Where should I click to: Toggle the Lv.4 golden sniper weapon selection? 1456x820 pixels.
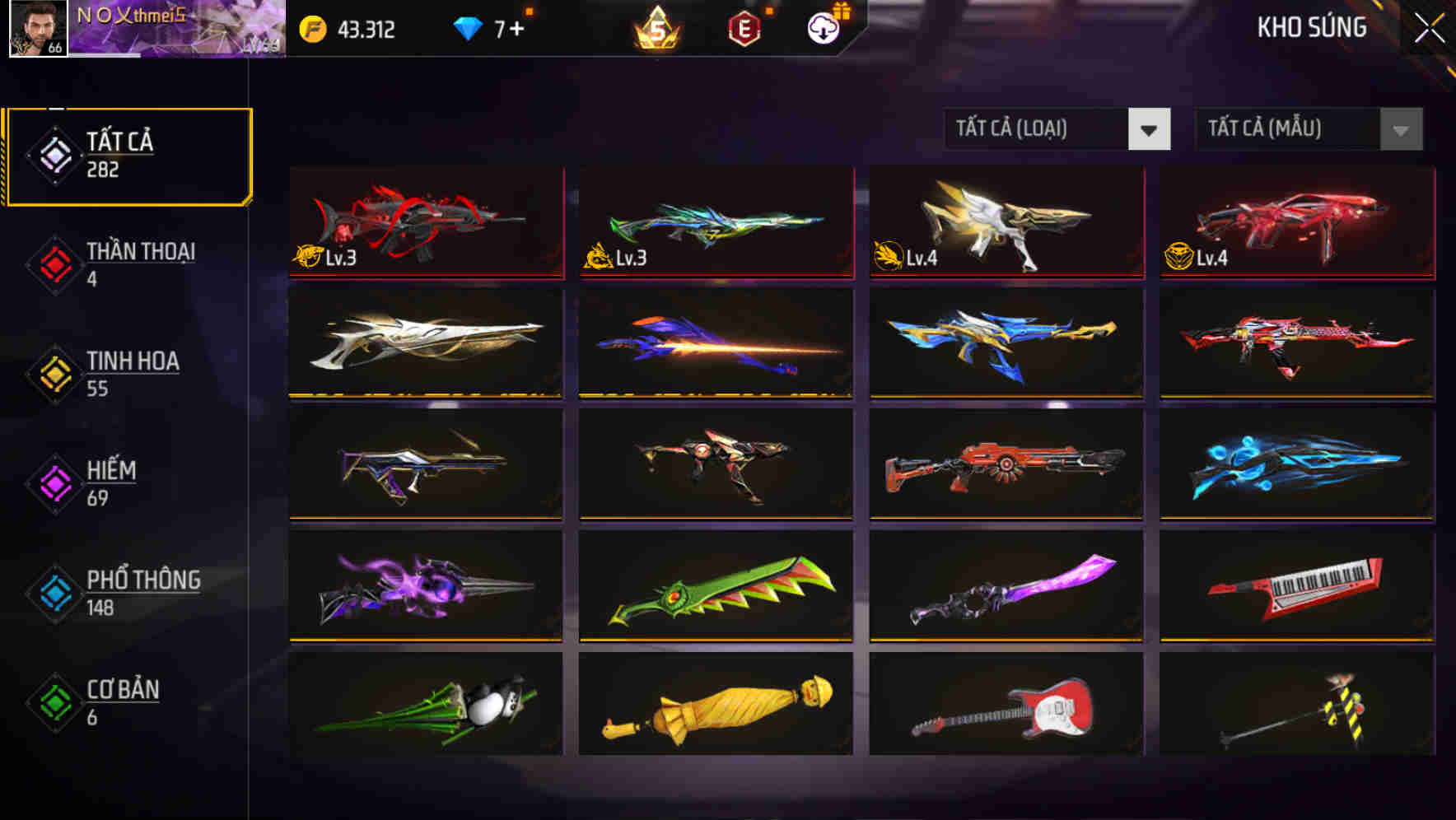[x=1005, y=223]
